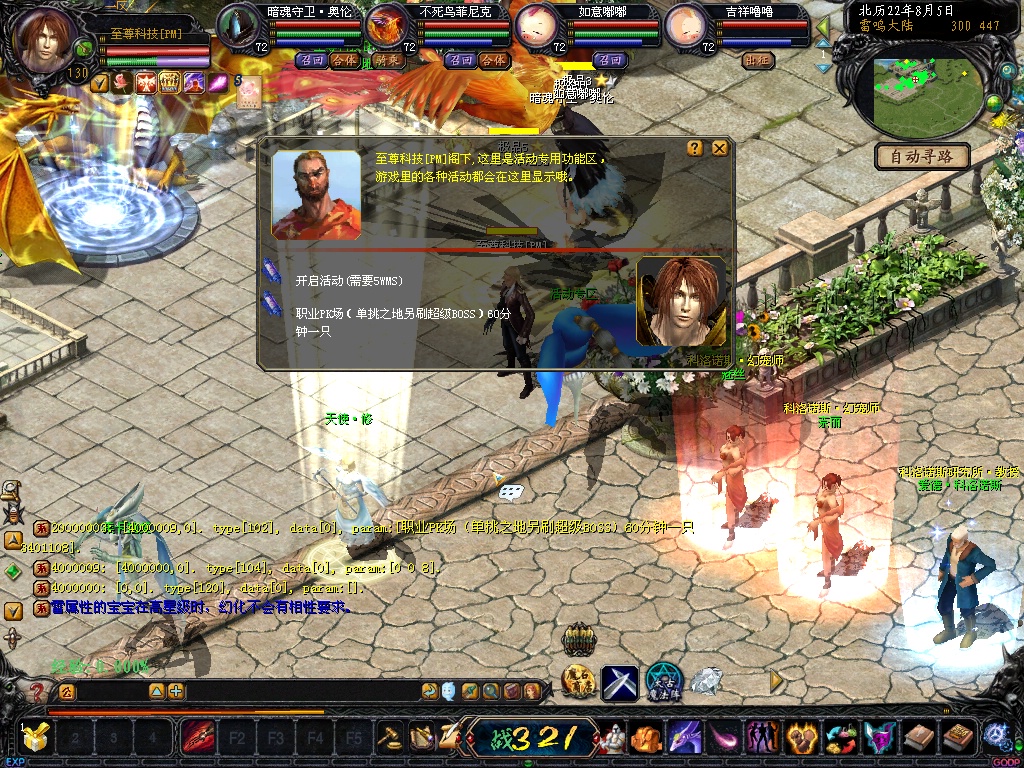Click the 自动寻路 auto-pathfinding button

pyautogui.click(x=922, y=156)
